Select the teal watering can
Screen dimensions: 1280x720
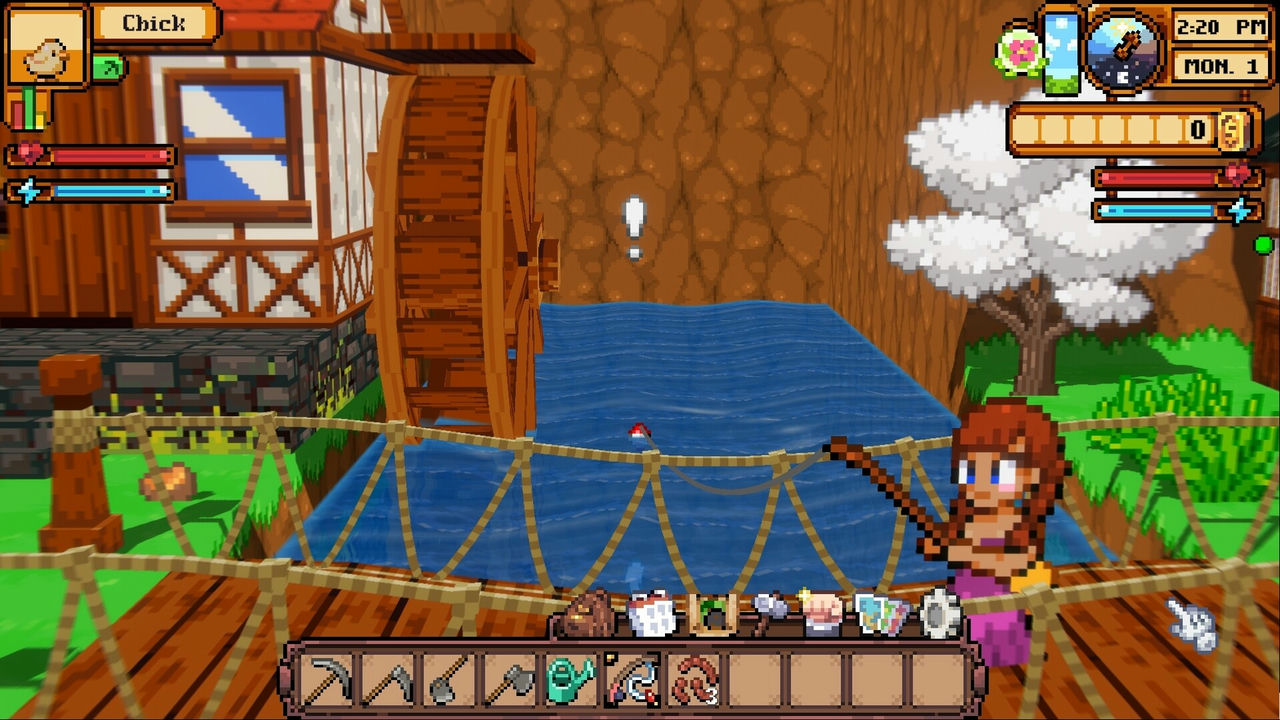coord(570,680)
